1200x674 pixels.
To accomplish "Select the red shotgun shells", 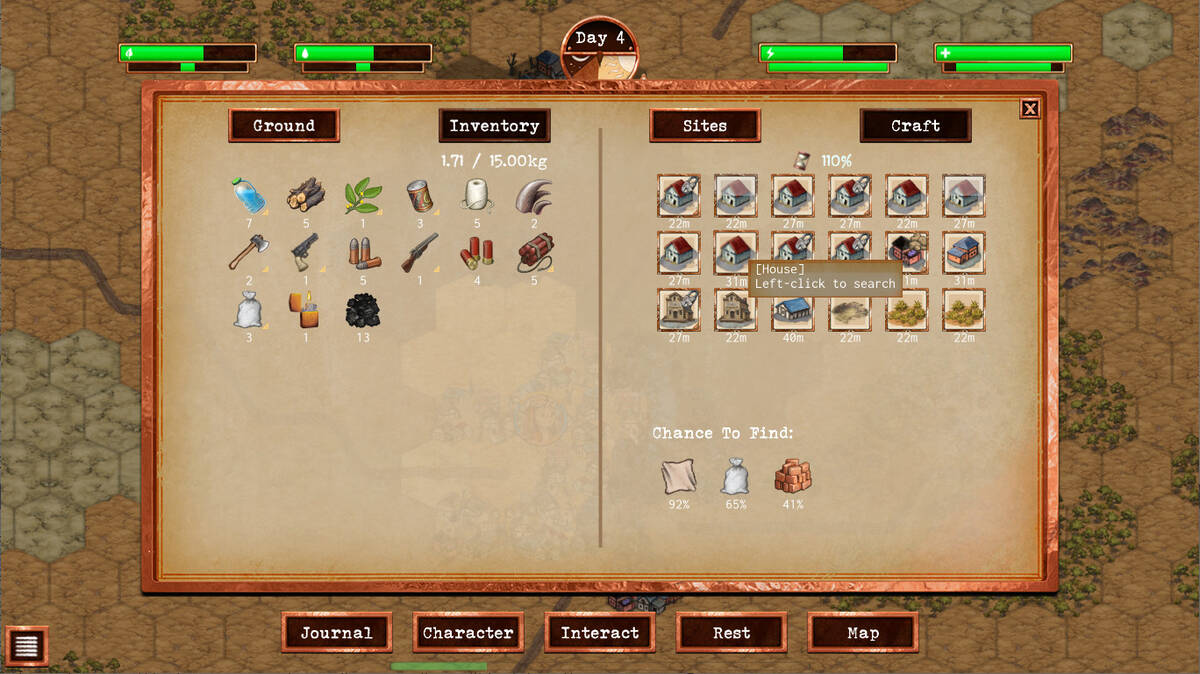I will tap(477, 253).
